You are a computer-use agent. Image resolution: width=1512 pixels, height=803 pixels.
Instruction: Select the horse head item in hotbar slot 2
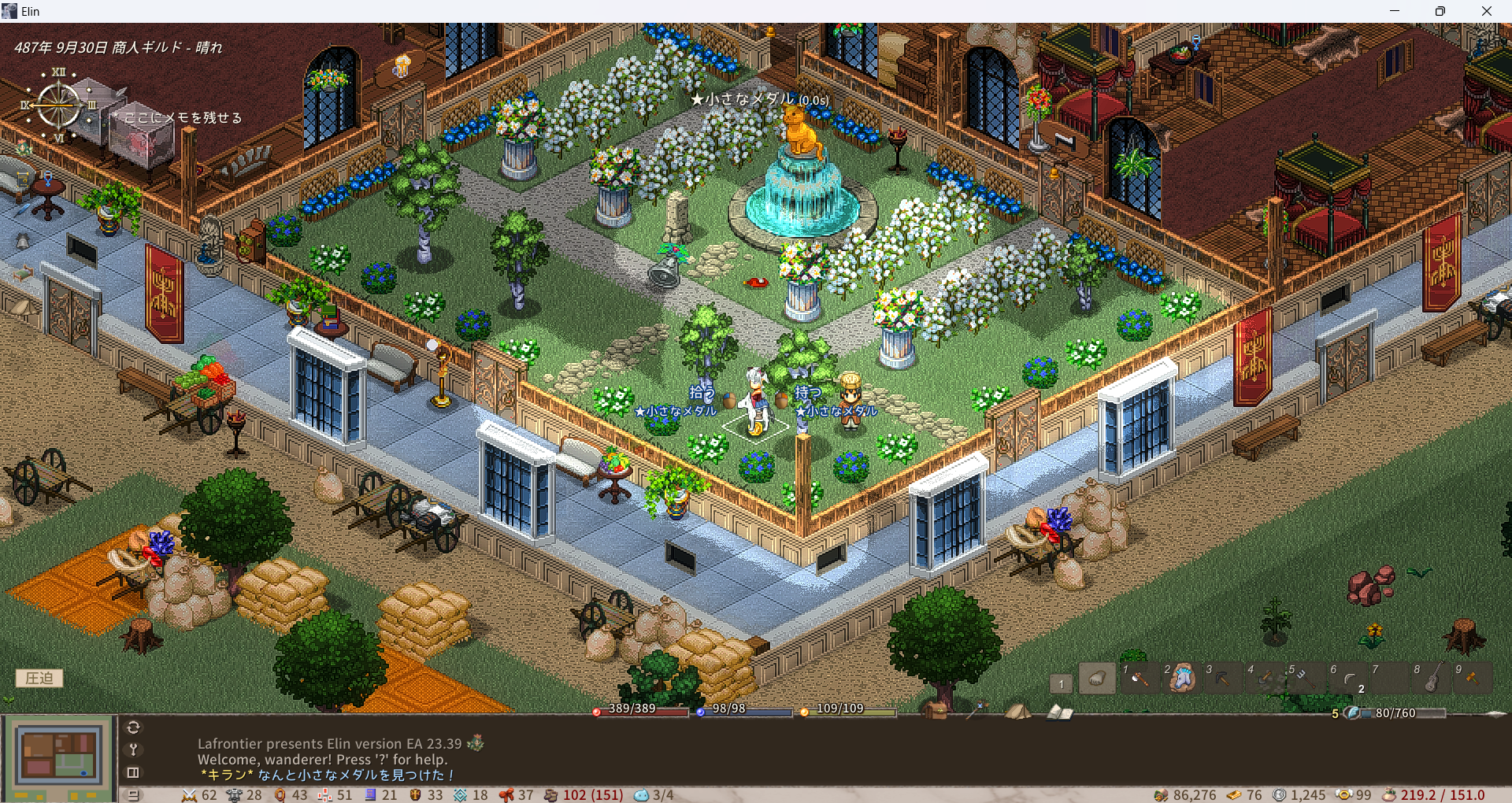[1181, 678]
